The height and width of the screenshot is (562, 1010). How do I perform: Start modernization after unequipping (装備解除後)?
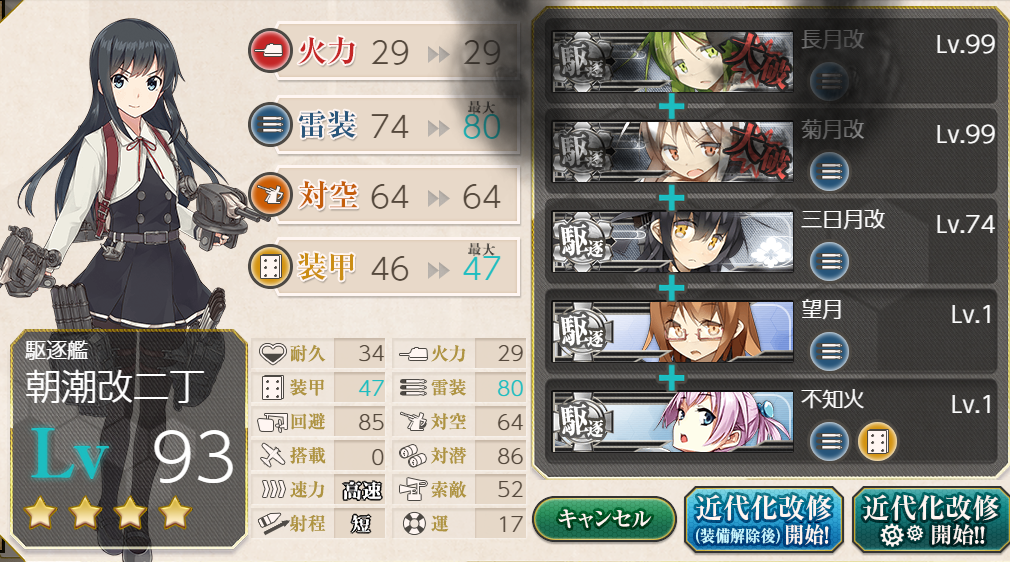point(763,519)
